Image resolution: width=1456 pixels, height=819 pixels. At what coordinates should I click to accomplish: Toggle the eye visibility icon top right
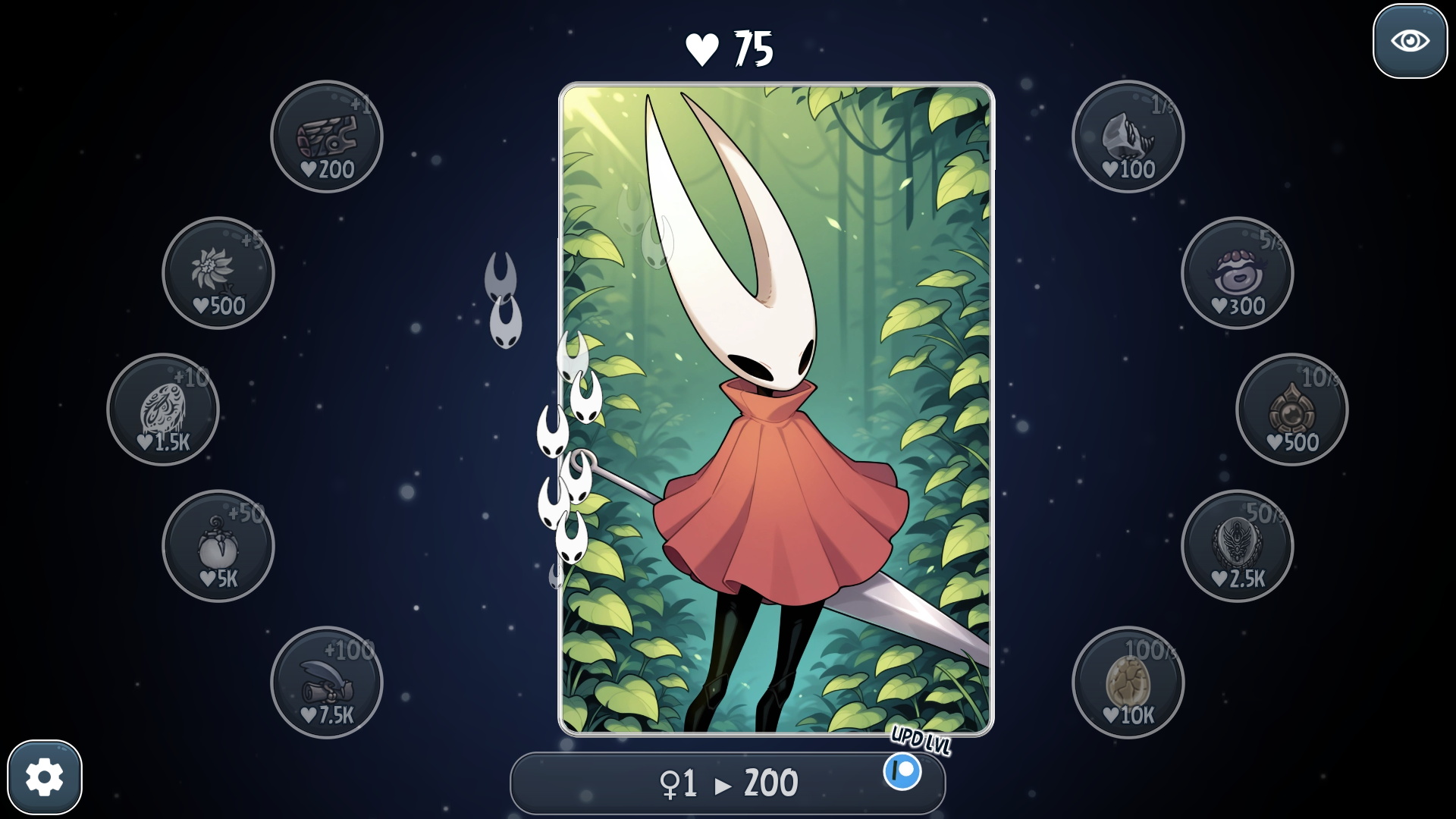pyautogui.click(x=1409, y=42)
